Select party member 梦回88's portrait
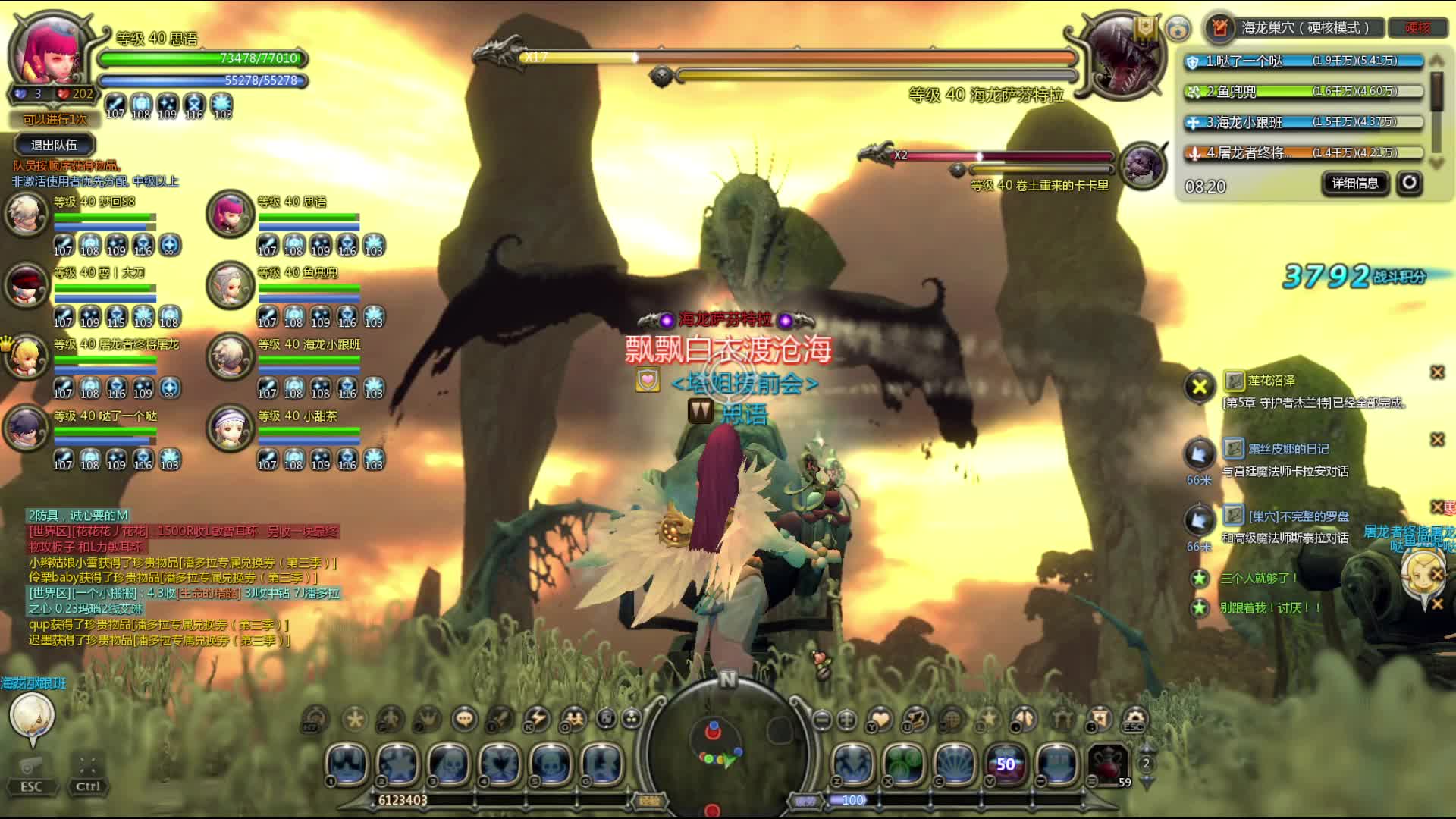Viewport: 1456px width, 819px height. coord(26,214)
